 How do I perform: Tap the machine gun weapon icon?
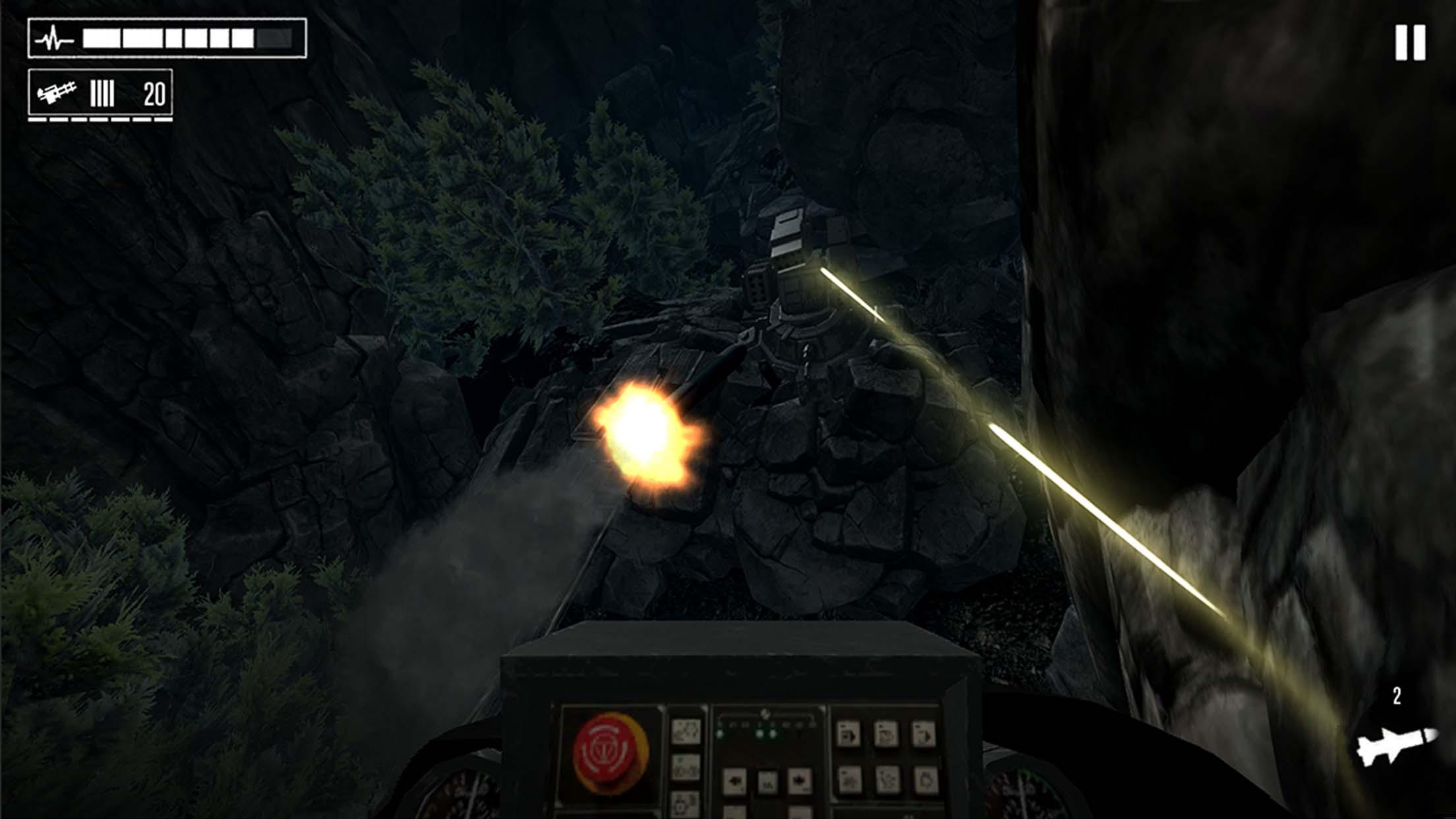point(57,93)
